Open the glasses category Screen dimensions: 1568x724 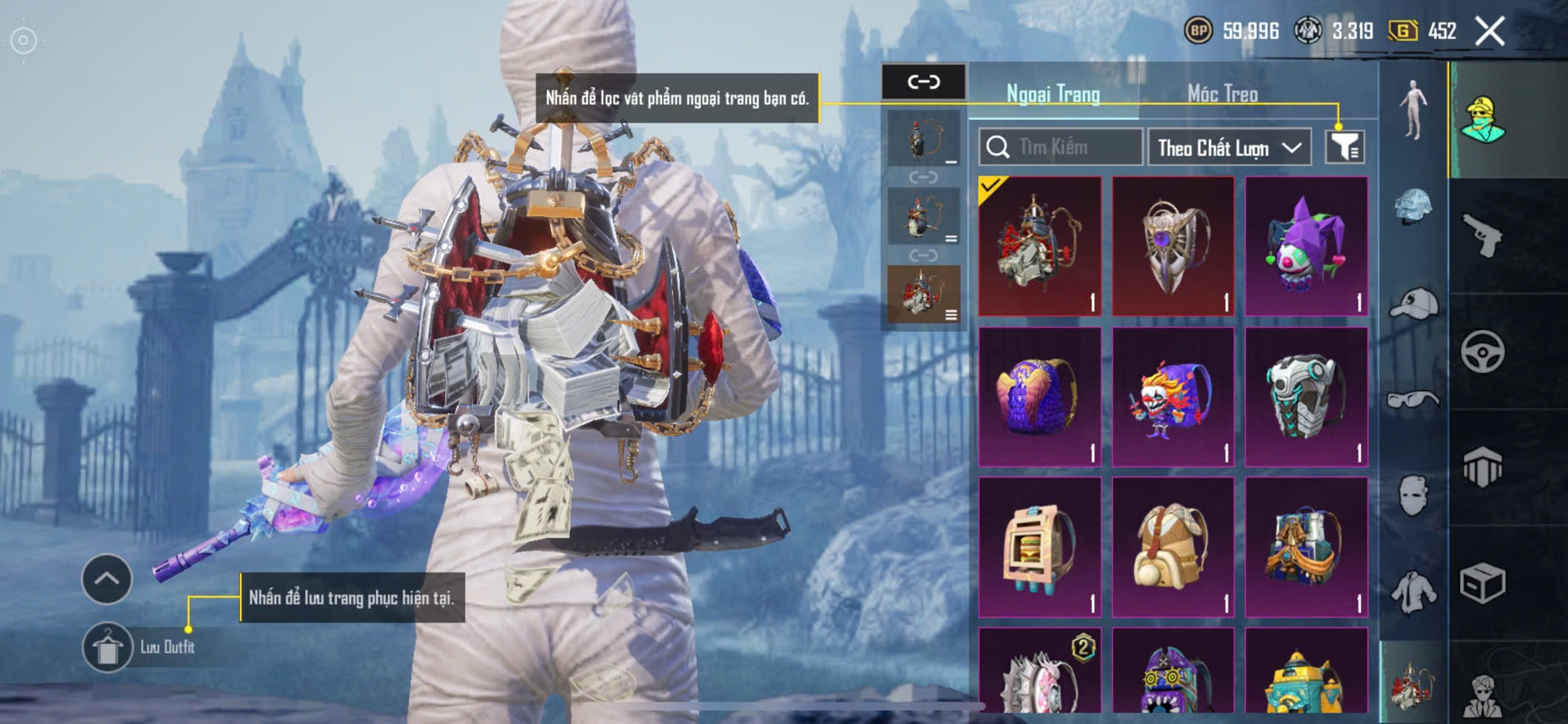click(x=1413, y=400)
